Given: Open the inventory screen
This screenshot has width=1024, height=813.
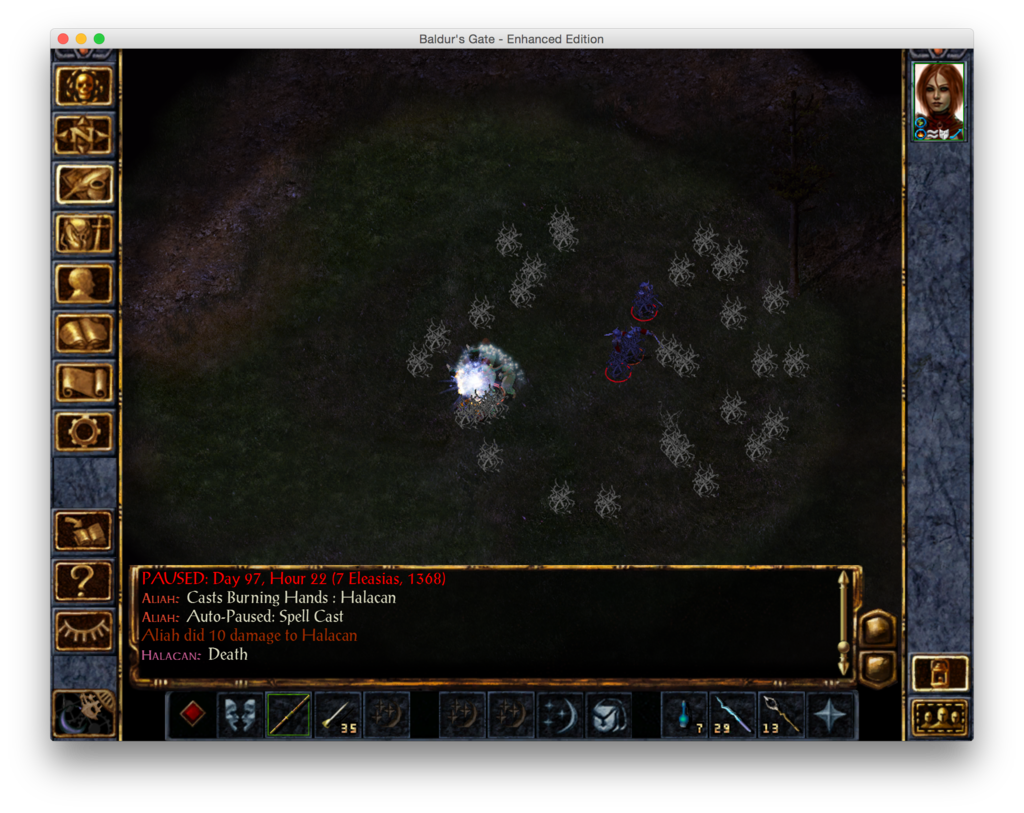Looking at the screenshot, I should (84, 234).
